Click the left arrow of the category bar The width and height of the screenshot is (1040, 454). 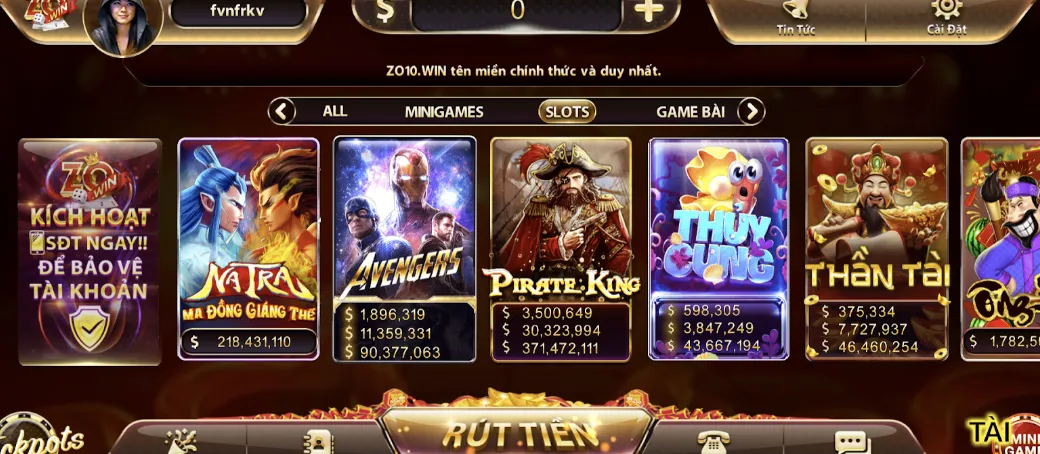coord(283,111)
